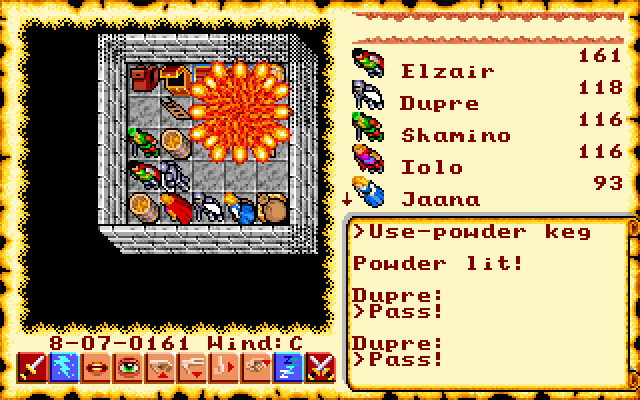The image size is (640, 400).
Task: Select Iolo from the party list
Action: point(432,167)
